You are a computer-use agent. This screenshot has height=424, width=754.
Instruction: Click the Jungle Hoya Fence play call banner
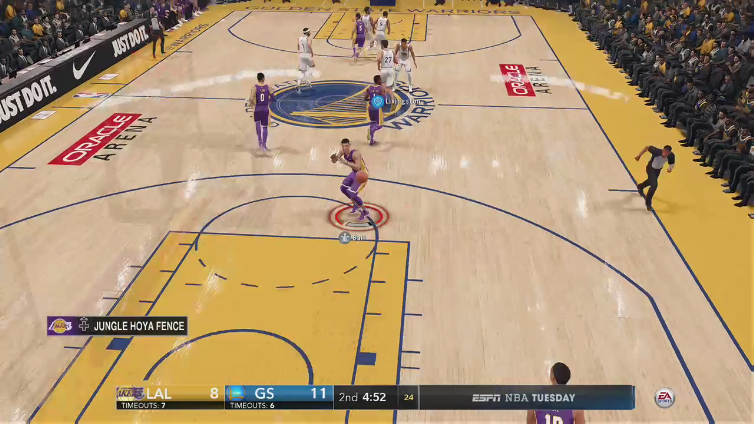point(117,325)
